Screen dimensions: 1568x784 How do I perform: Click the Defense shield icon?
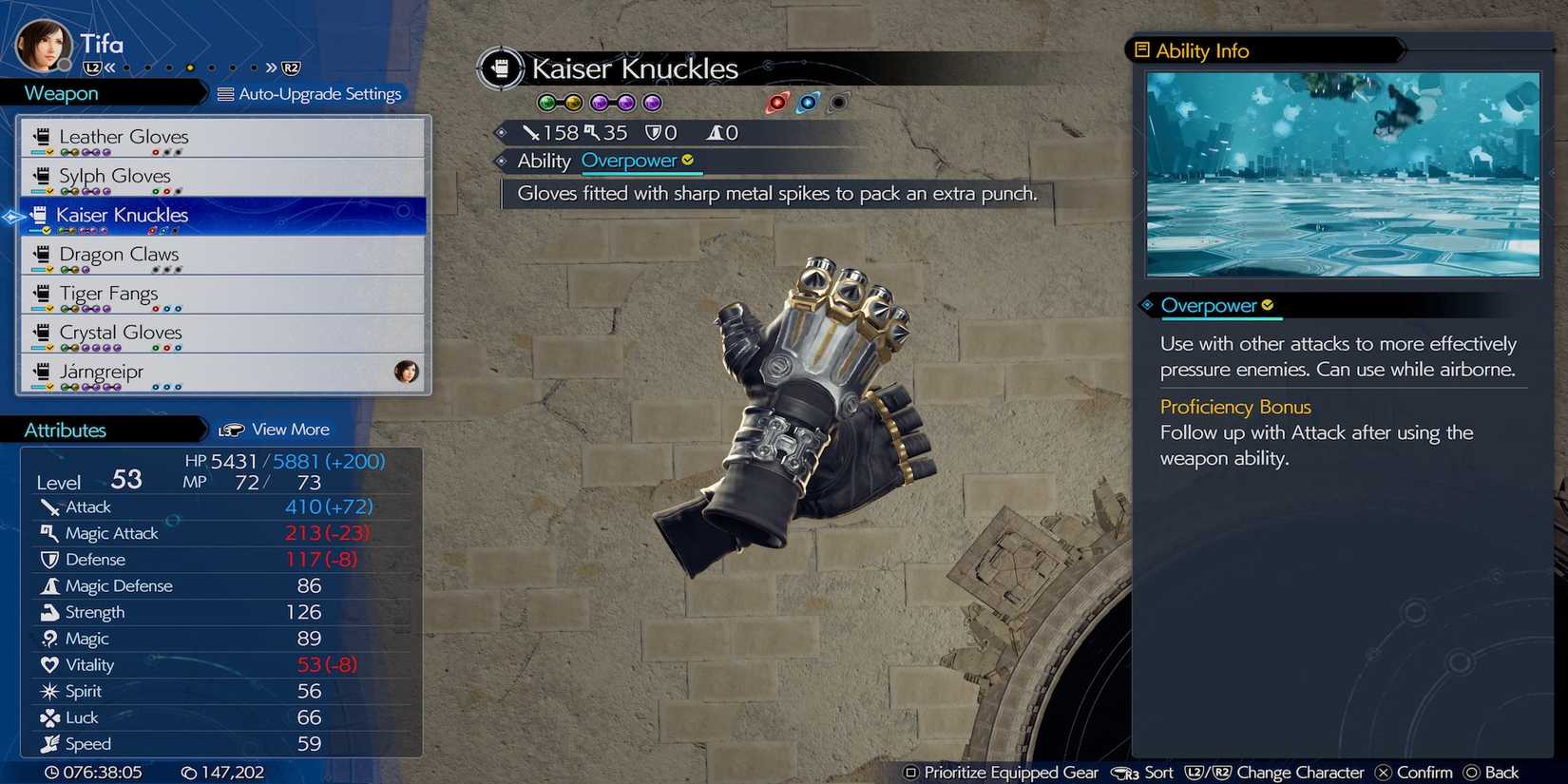(x=50, y=560)
